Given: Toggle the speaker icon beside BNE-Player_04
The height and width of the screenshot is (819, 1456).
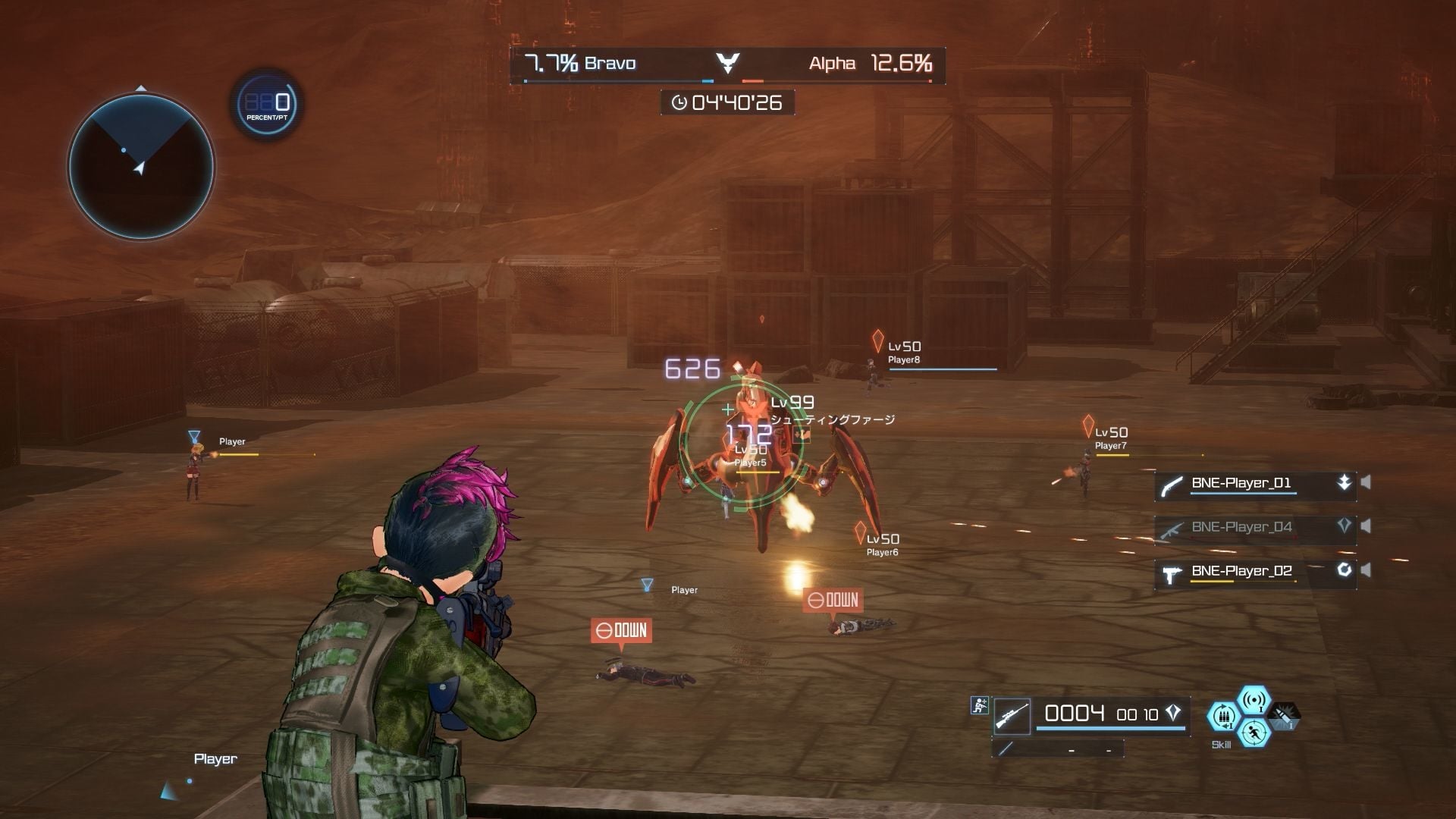Looking at the screenshot, I should point(1366,526).
